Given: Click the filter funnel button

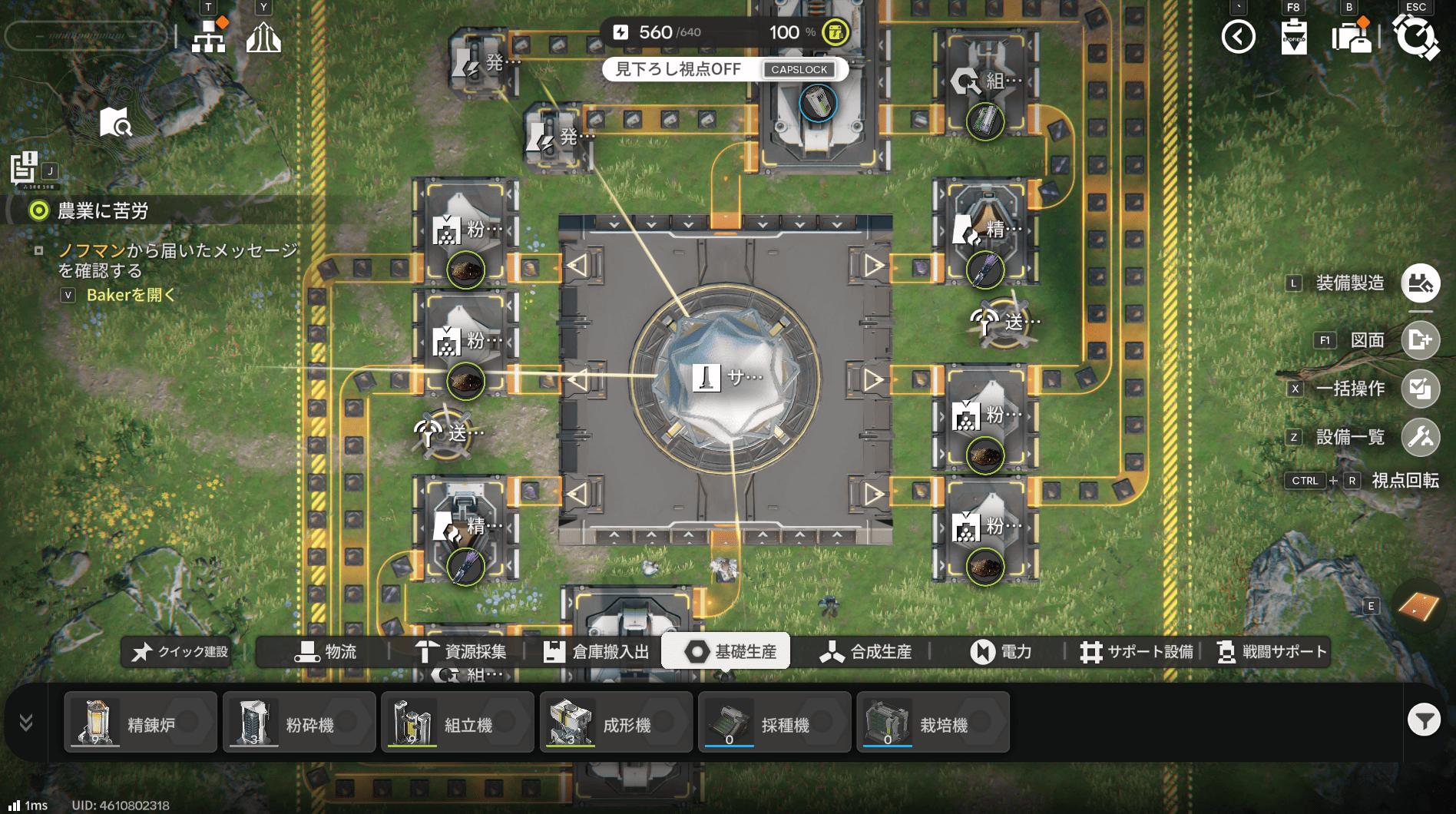Looking at the screenshot, I should pyautogui.click(x=1424, y=720).
